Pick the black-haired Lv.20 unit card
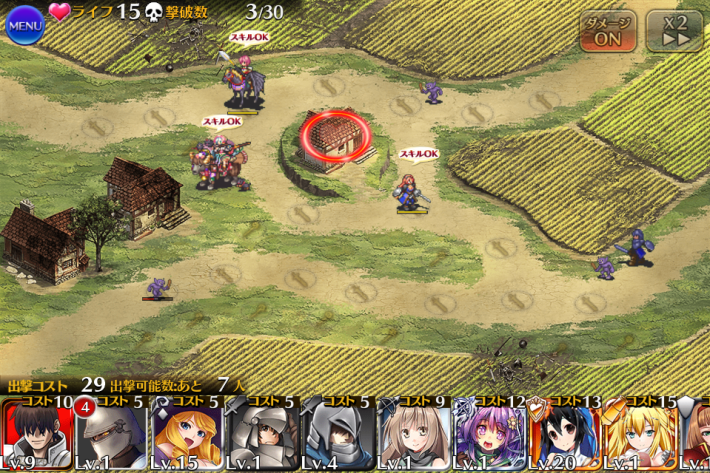 point(565,436)
